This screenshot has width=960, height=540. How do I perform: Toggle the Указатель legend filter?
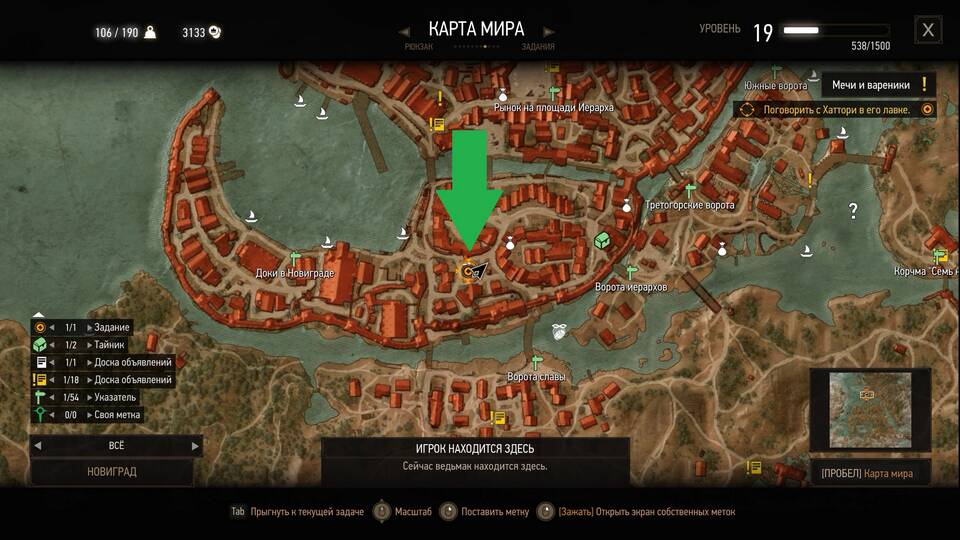88,397
